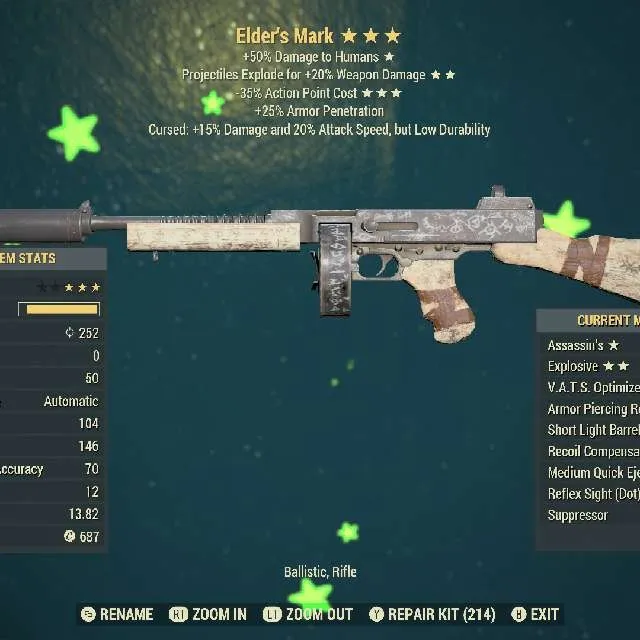Image resolution: width=640 pixels, height=640 pixels.
Task: Select the Explosive mod entry
Action: pyautogui.click(x=586, y=366)
